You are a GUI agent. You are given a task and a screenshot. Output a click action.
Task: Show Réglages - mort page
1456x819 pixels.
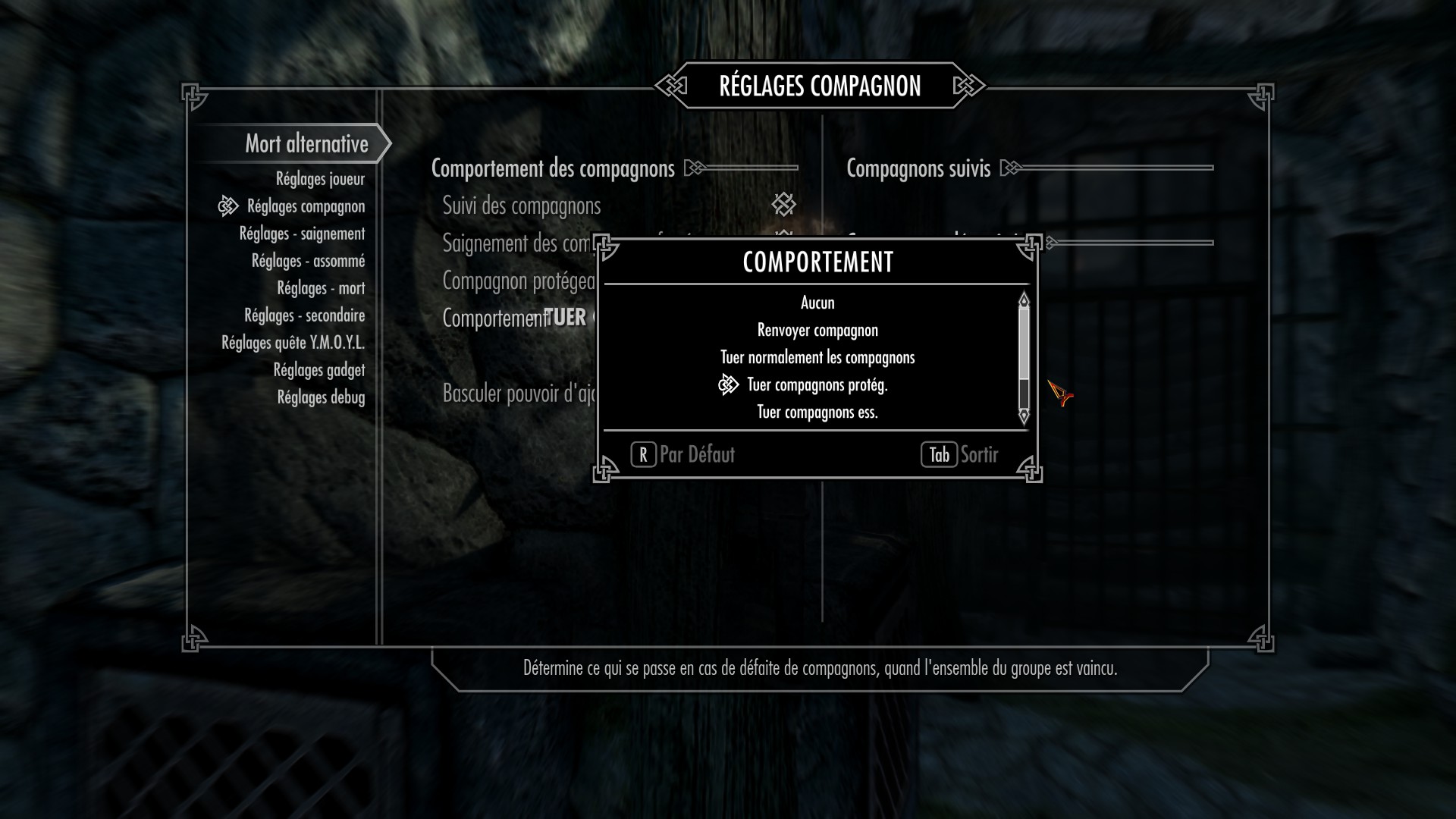pyautogui.click(x=321, y=288)
